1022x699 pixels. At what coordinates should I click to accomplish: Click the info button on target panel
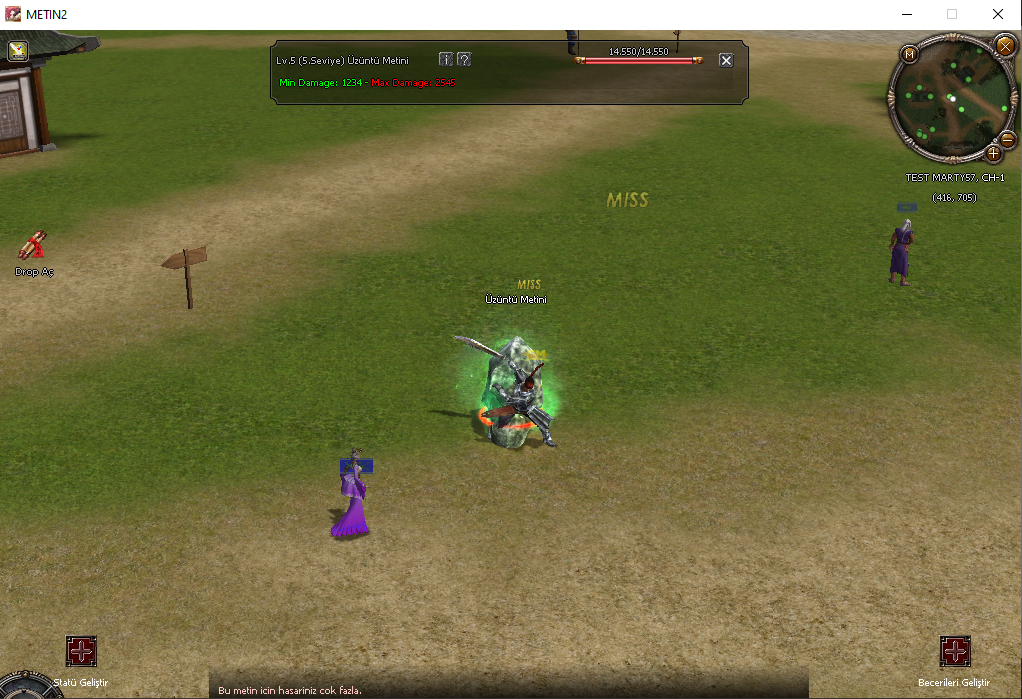[446, 59]
